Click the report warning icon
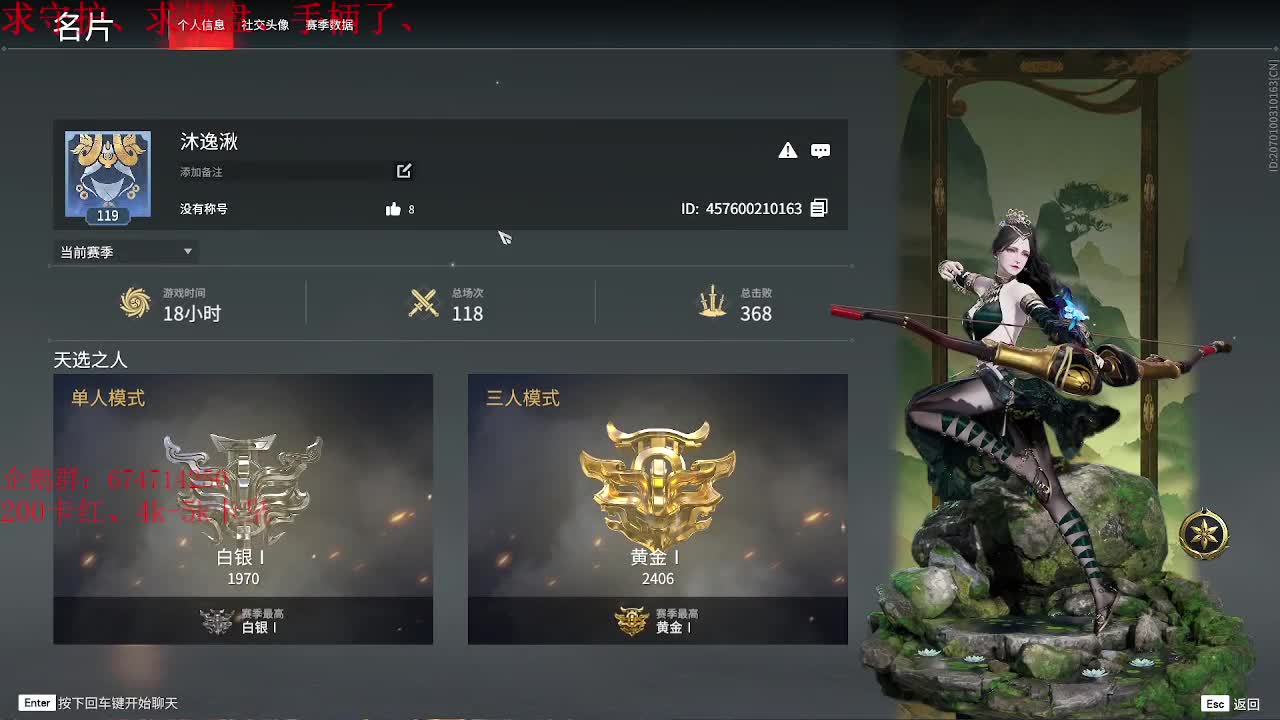The image size is (1280, 720). click(788, 150)
